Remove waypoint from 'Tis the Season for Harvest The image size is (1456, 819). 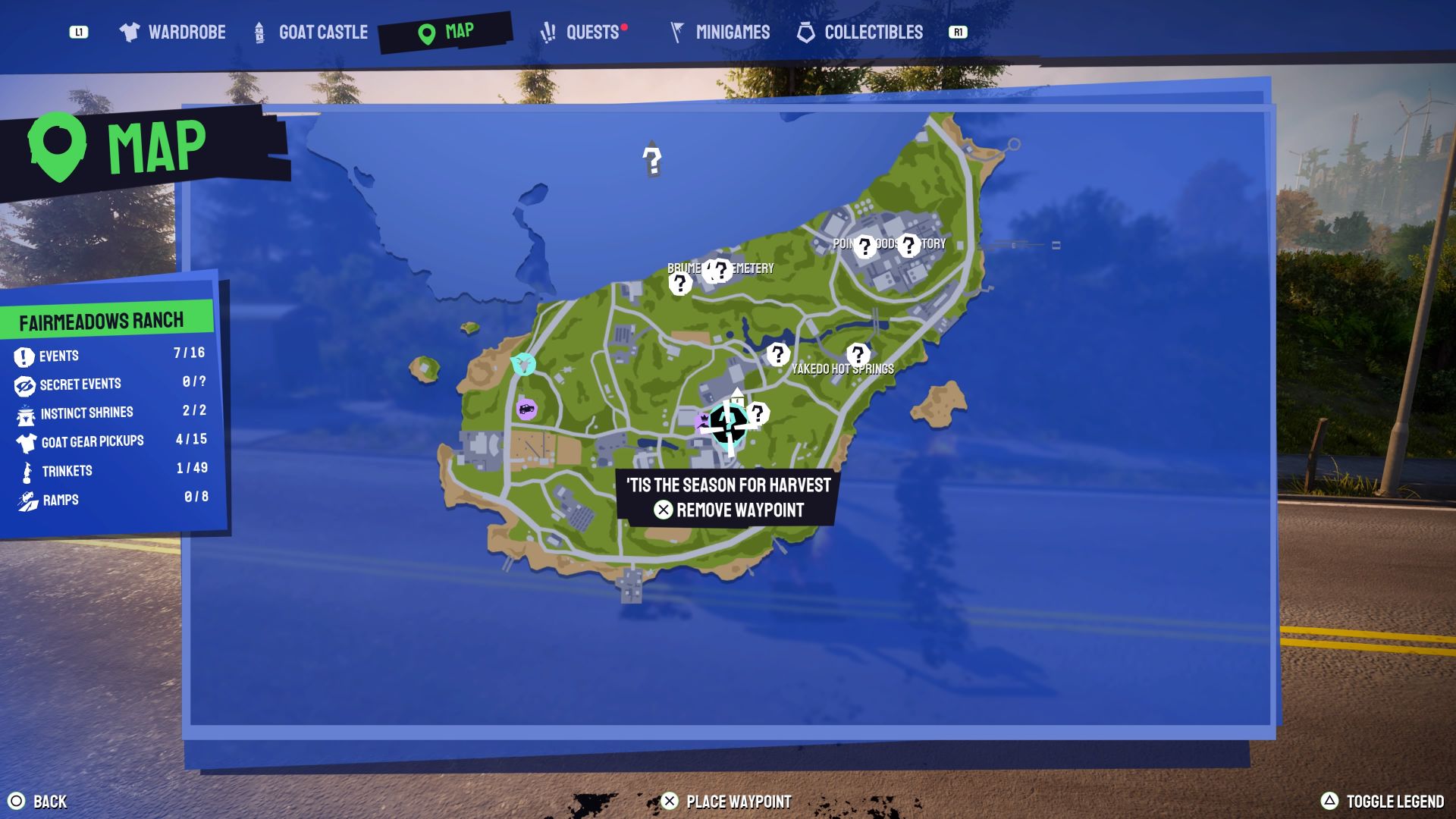729,510
